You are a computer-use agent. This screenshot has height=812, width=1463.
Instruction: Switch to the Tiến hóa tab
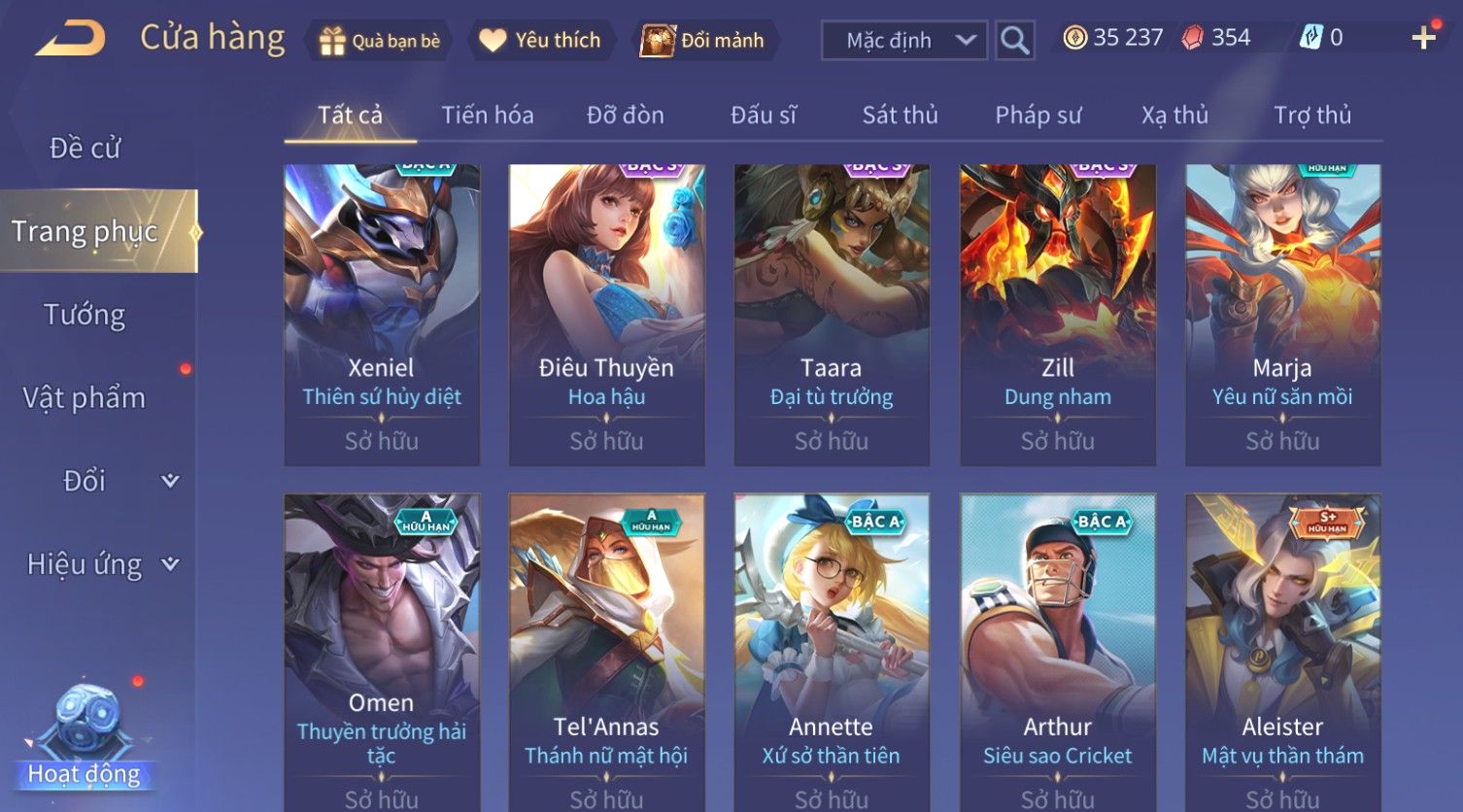pyautogui.click(x=488, y=116)
